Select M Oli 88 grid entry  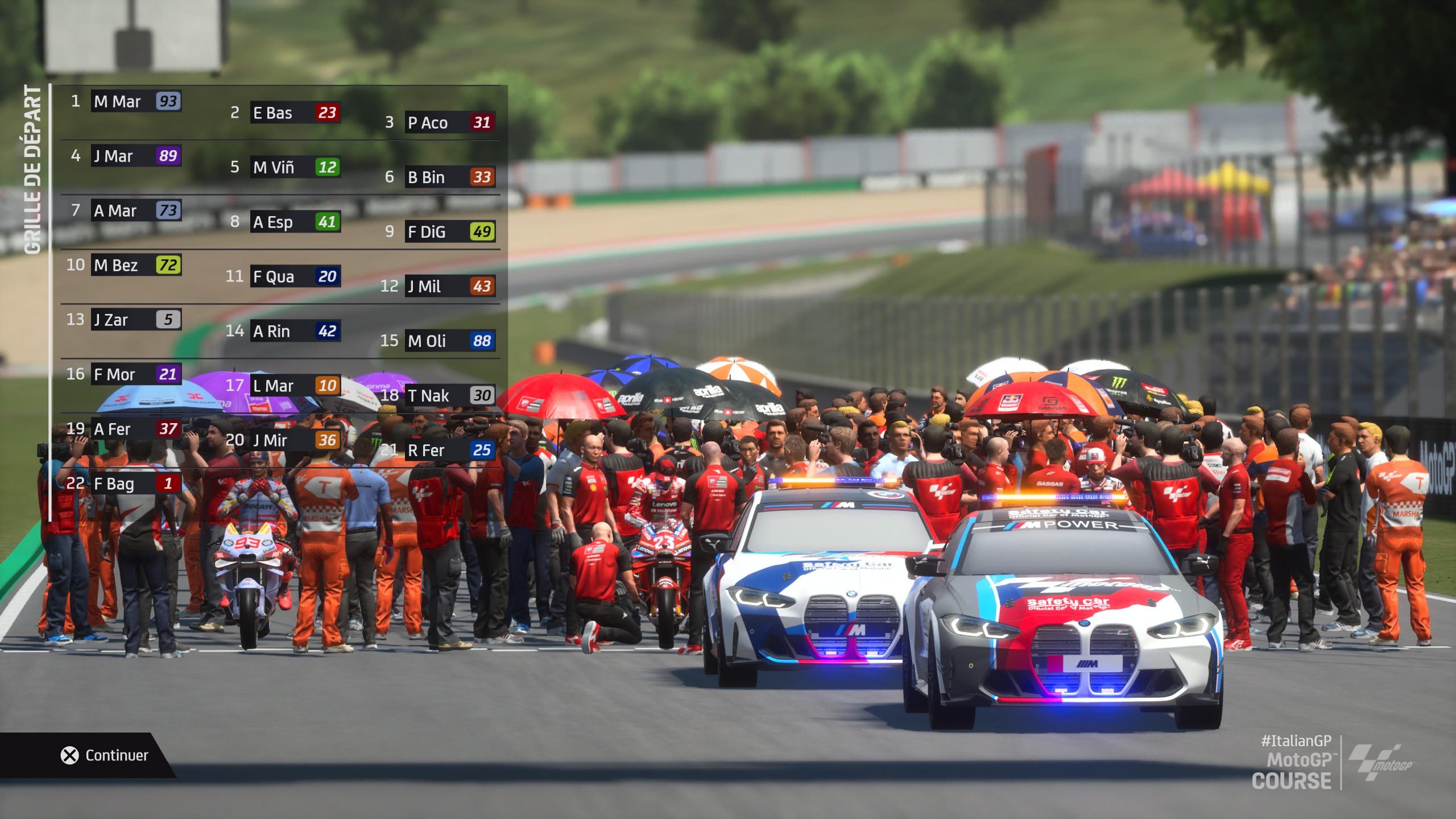[450, 341]
